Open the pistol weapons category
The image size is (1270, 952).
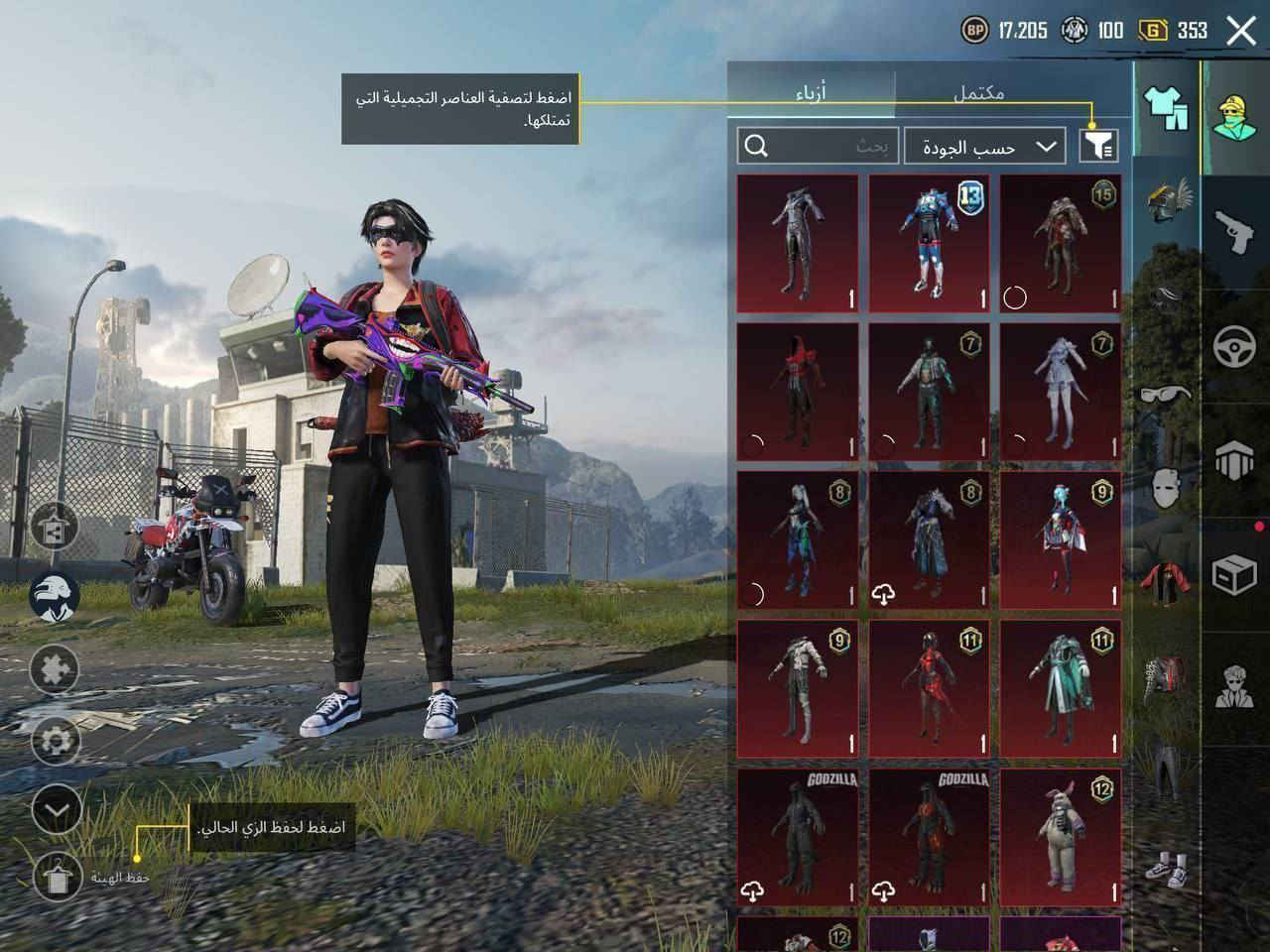[1235, 231]
